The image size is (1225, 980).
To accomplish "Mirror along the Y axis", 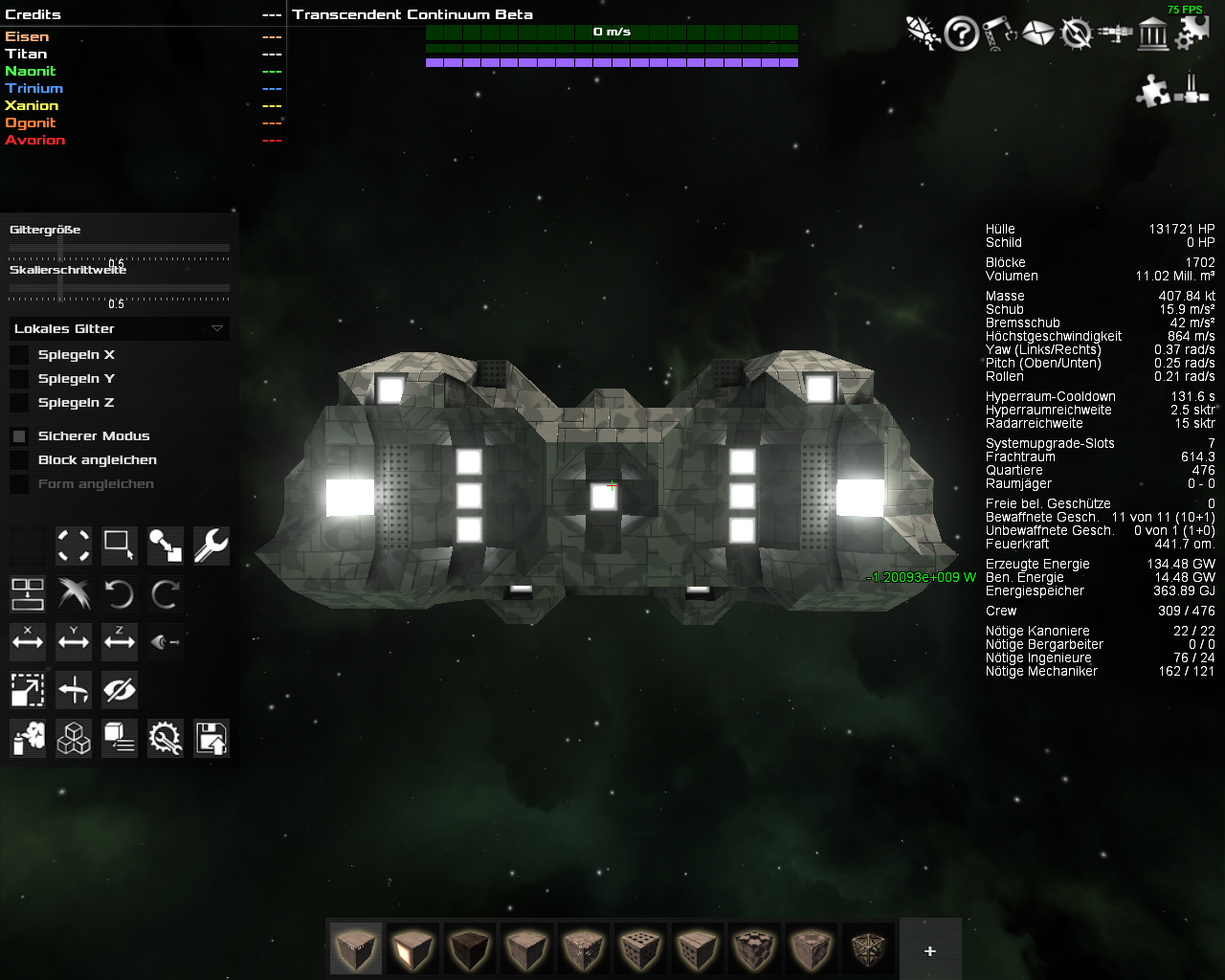I will (x=74, y=641).
